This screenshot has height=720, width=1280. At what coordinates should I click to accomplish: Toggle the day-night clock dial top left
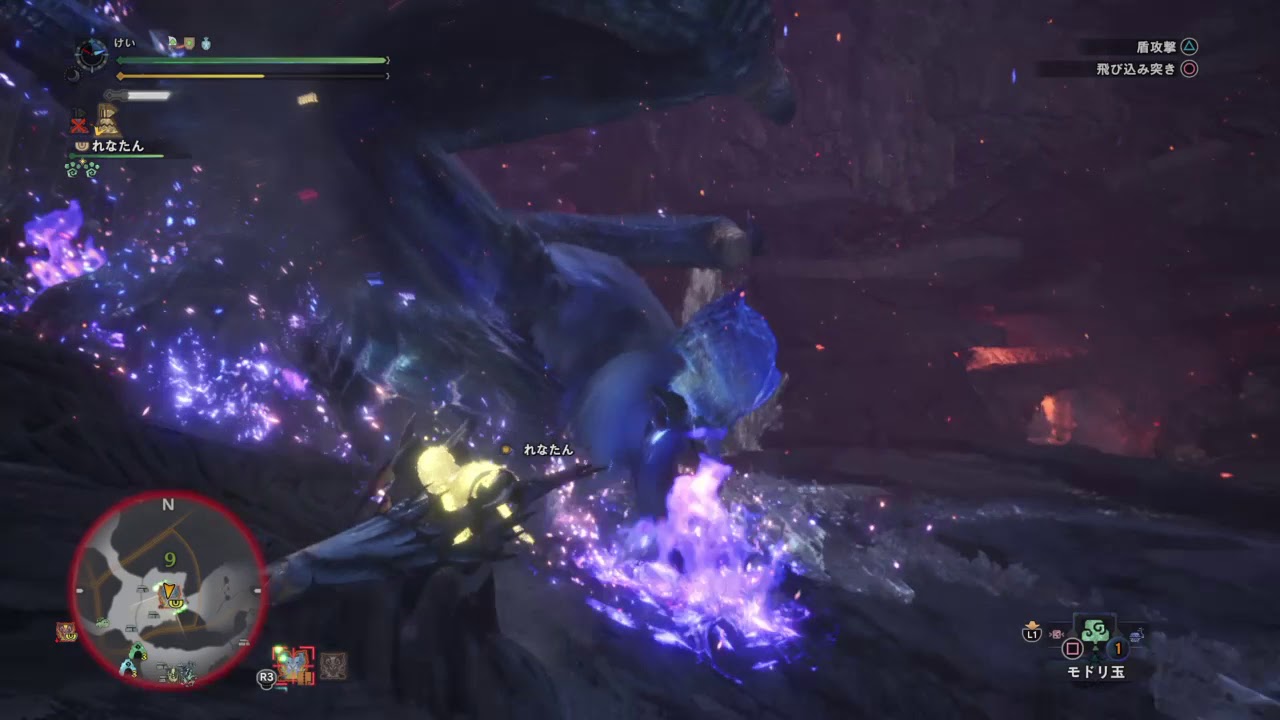point(90,54)
